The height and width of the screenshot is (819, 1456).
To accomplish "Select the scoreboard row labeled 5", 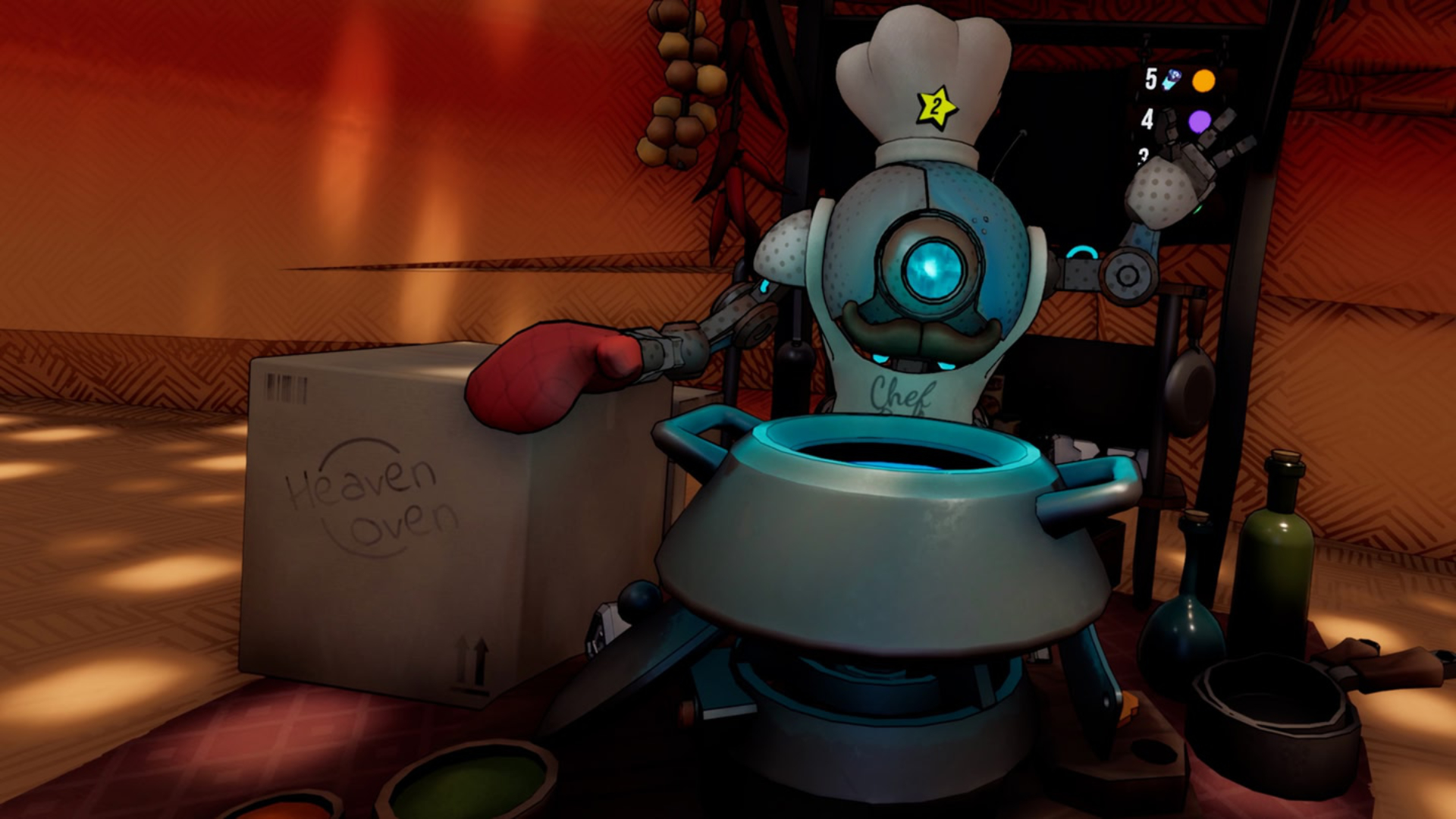I will coord(1151,78).
